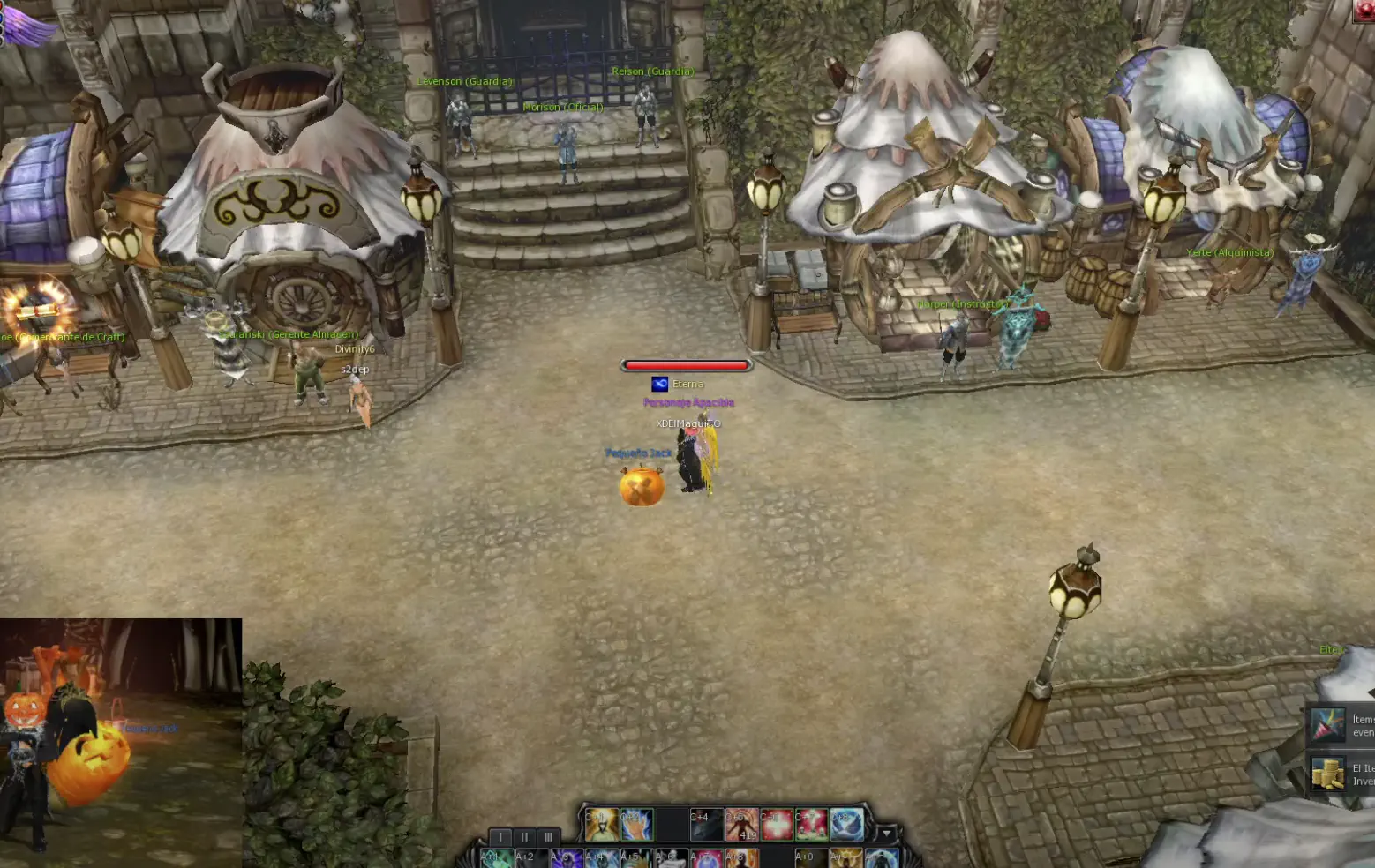Switch hotbar to tab II
1375x868 pixels.
click(525, 836)
